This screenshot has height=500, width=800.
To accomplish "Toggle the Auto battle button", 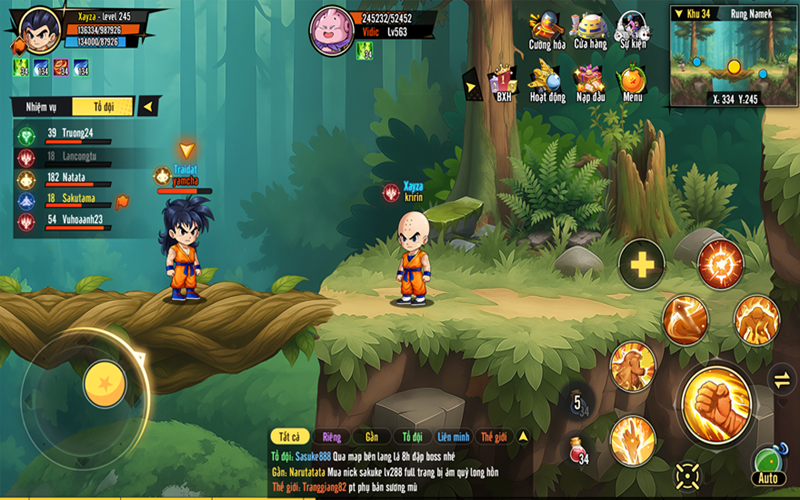I will pos(767,467).
